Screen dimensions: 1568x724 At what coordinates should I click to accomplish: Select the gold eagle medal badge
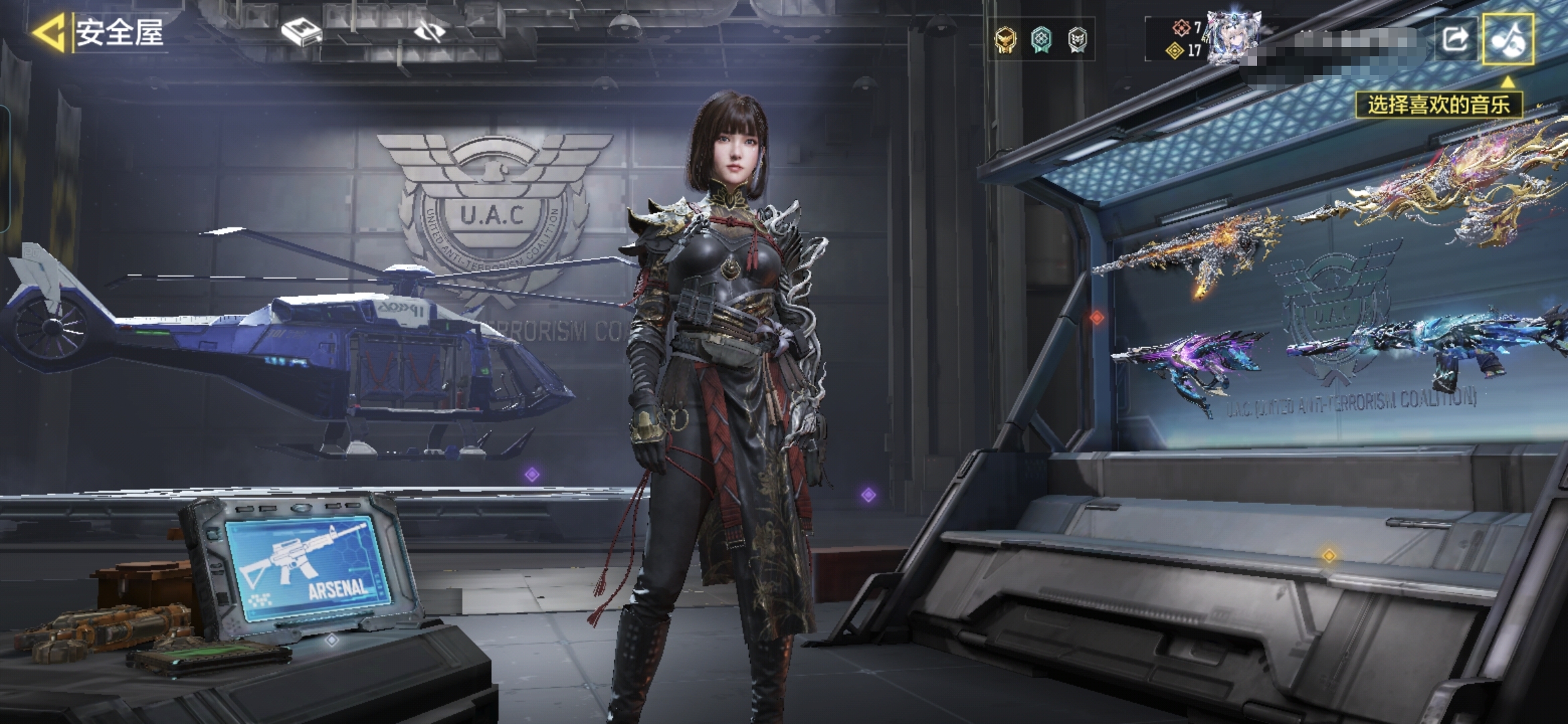[1005, 40]
